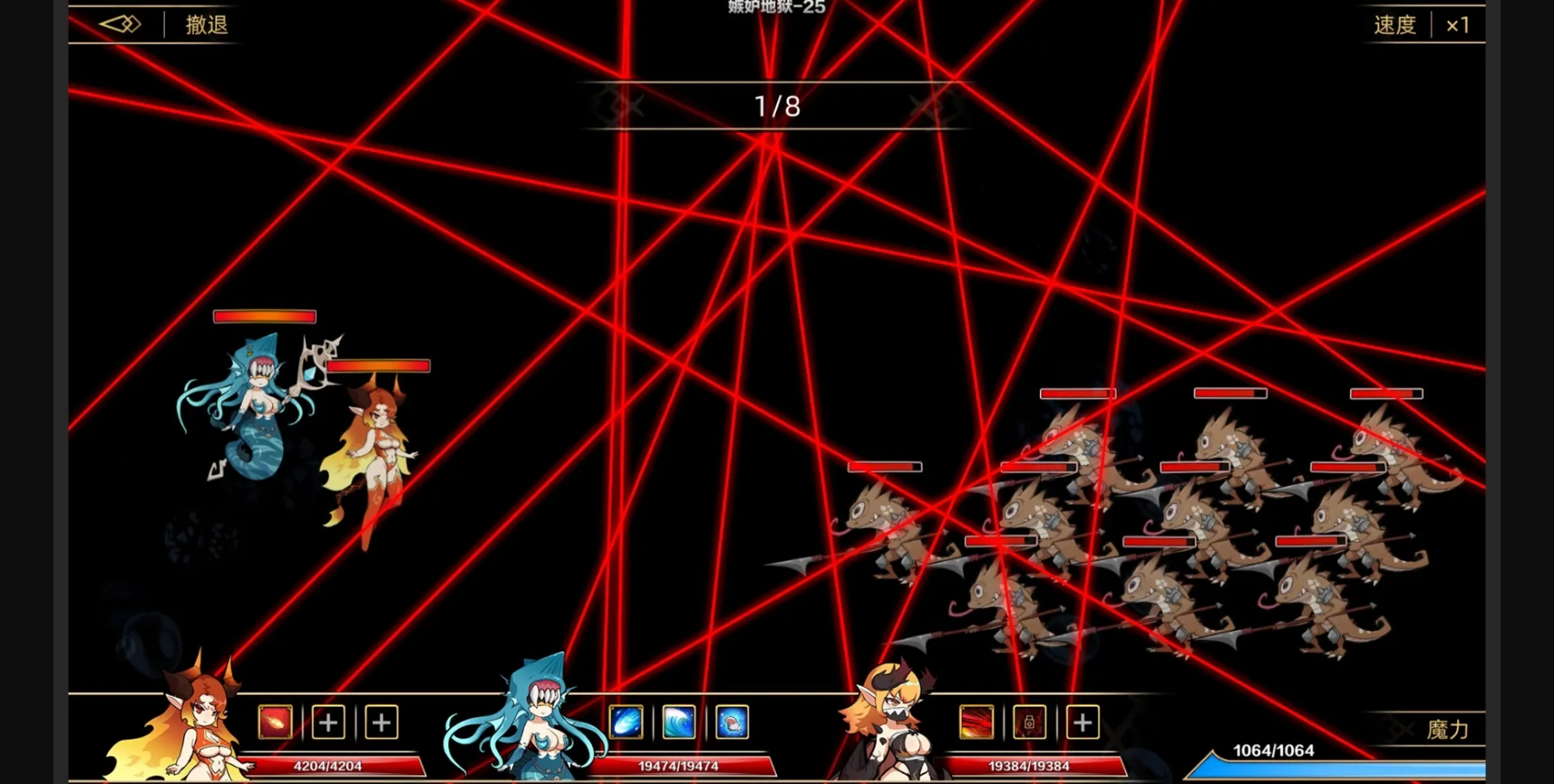Viewport: 1554px width, 784px height.
Task: Toggle battle speed ×1 setting
Action: click(1458, 24)
